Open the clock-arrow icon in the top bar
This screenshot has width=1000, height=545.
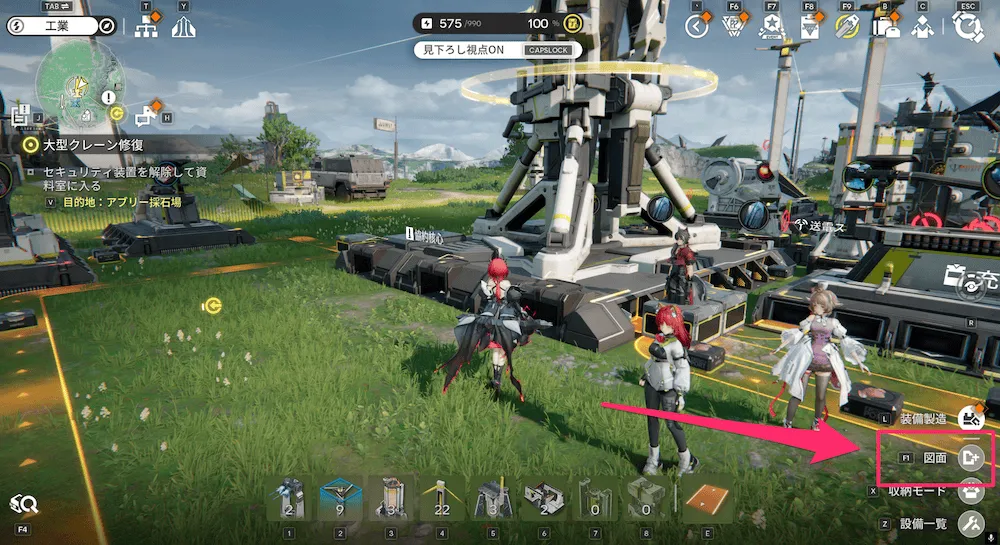tap(696, 27)
